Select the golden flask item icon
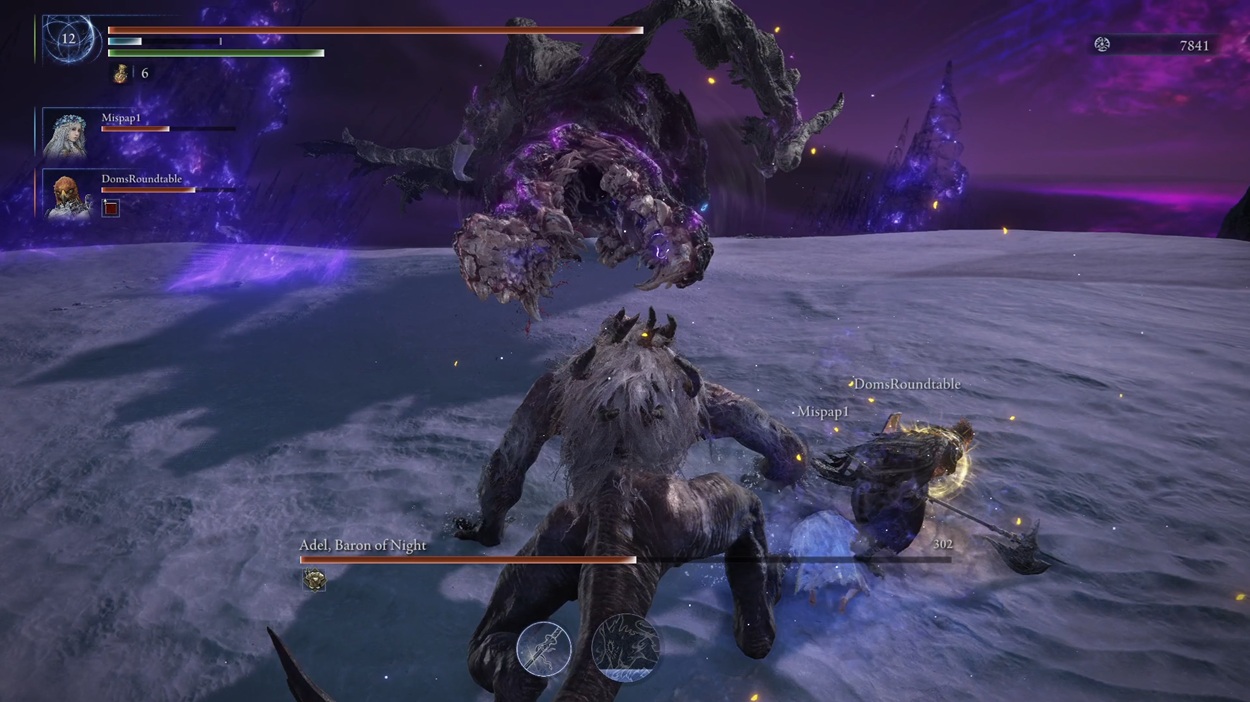This screenshot has height=702, width=1250. 122,73
